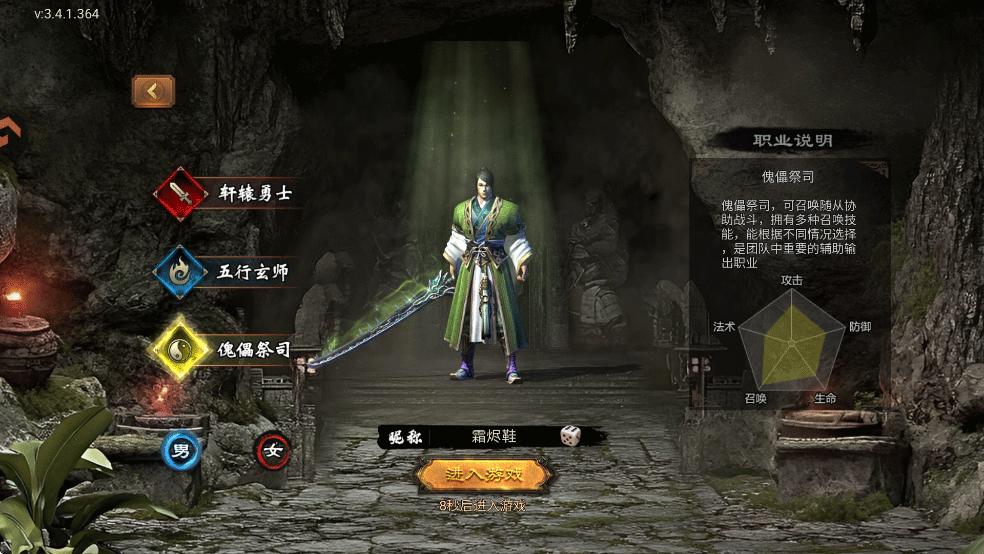984x554 pixels.
Task: Enter the game with 进入游戏
Action: (x=483, y=473)
